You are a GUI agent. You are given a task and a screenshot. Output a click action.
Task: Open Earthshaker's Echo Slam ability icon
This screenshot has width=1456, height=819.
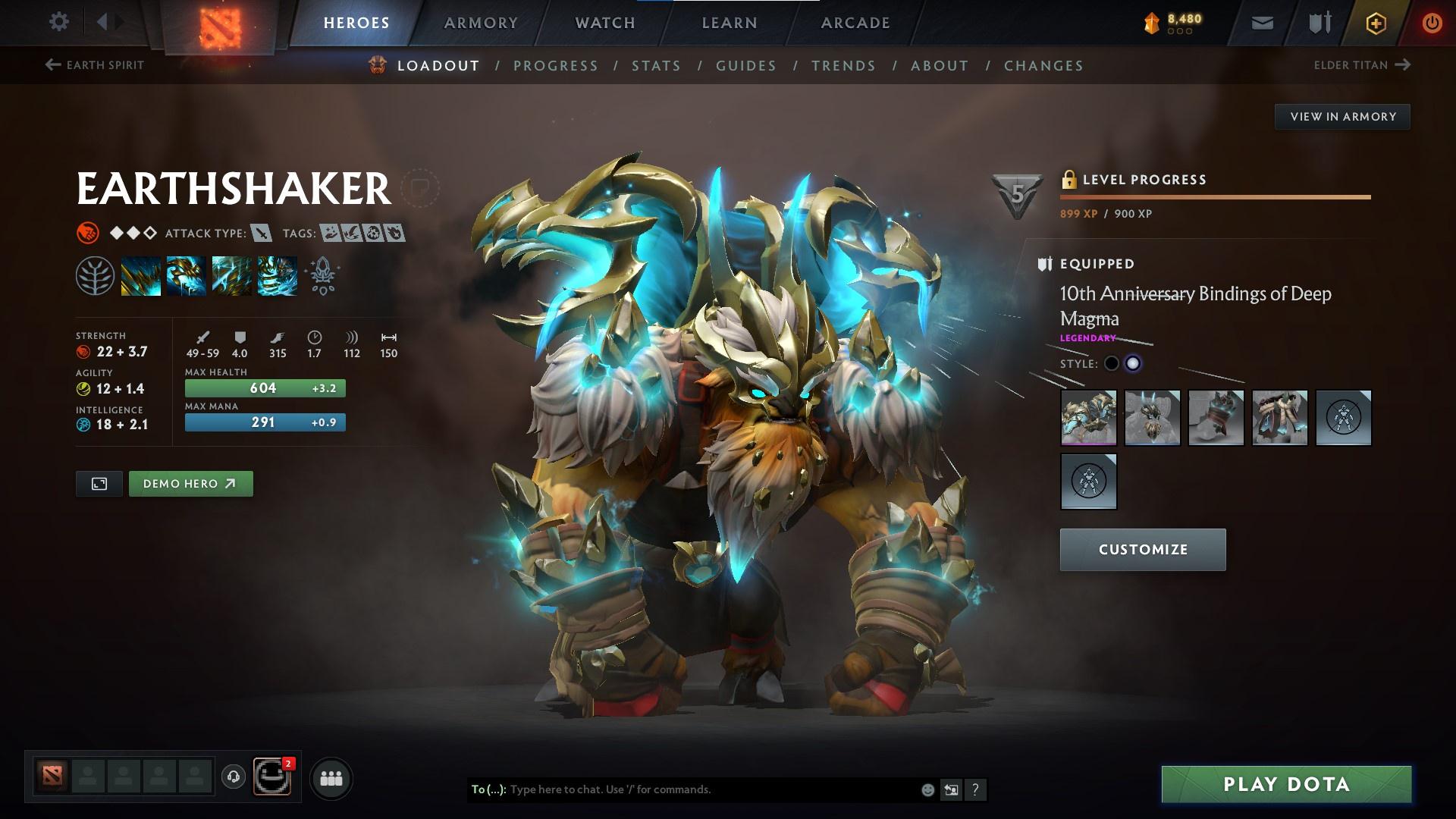click(278, 275)
